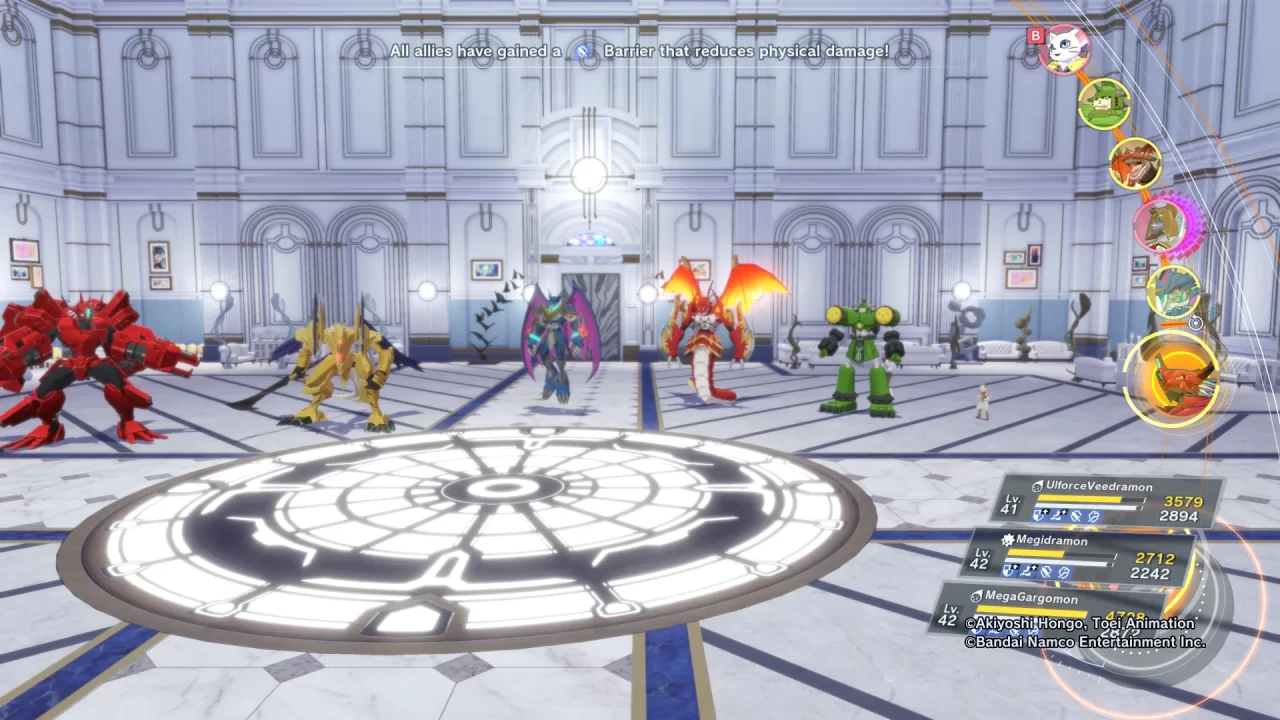Select the shield buff icon beside Megidramon's HP bar
Screen dimensions: 1280x720
pyautogui.click(x=1008, y=571)
